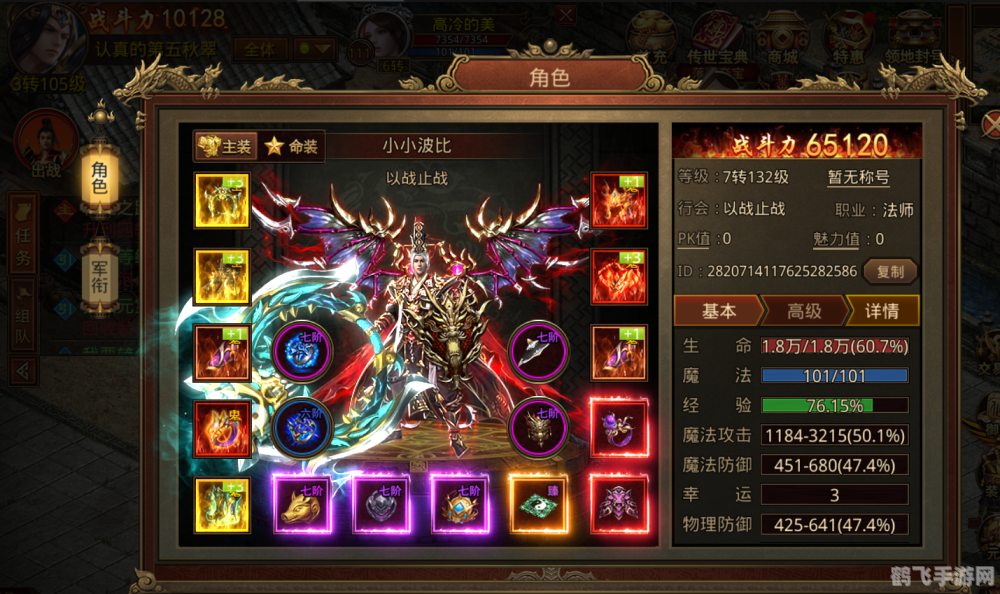The height and width of the screenshot is (594, 1000).
Task: Switch to the 主装 equipment tab
Action: pyautogui.click(x=225, y=146)
